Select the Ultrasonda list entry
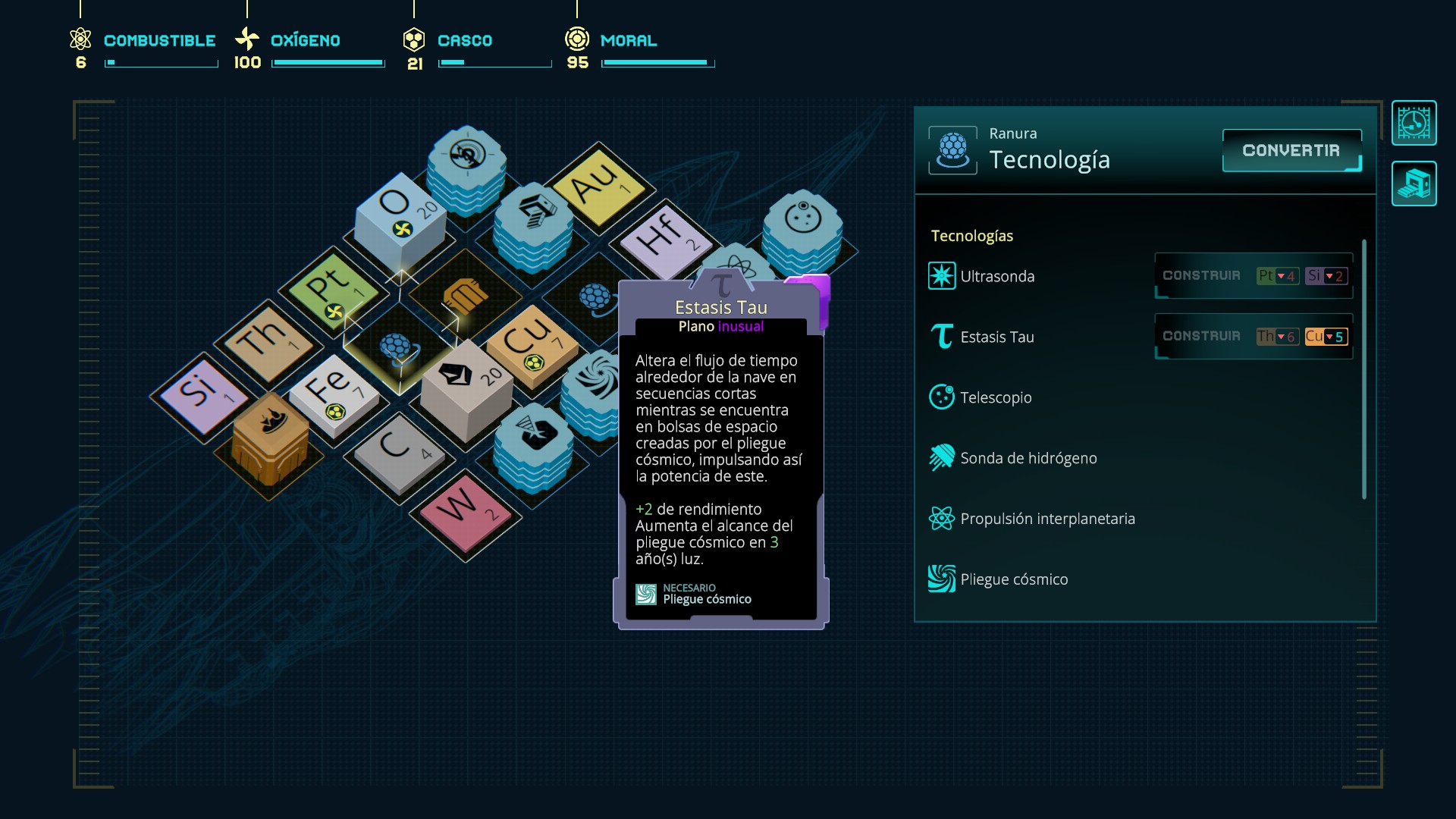Screen dimensions: 1456x819 [996, 276]
